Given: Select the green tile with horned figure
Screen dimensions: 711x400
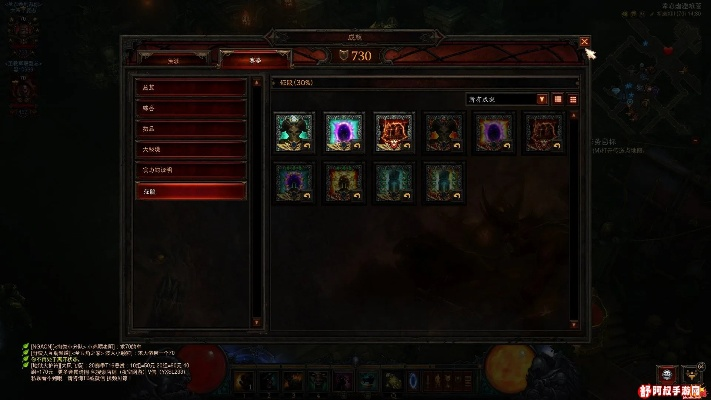Looking at the screenshot, I should [294, 132].
